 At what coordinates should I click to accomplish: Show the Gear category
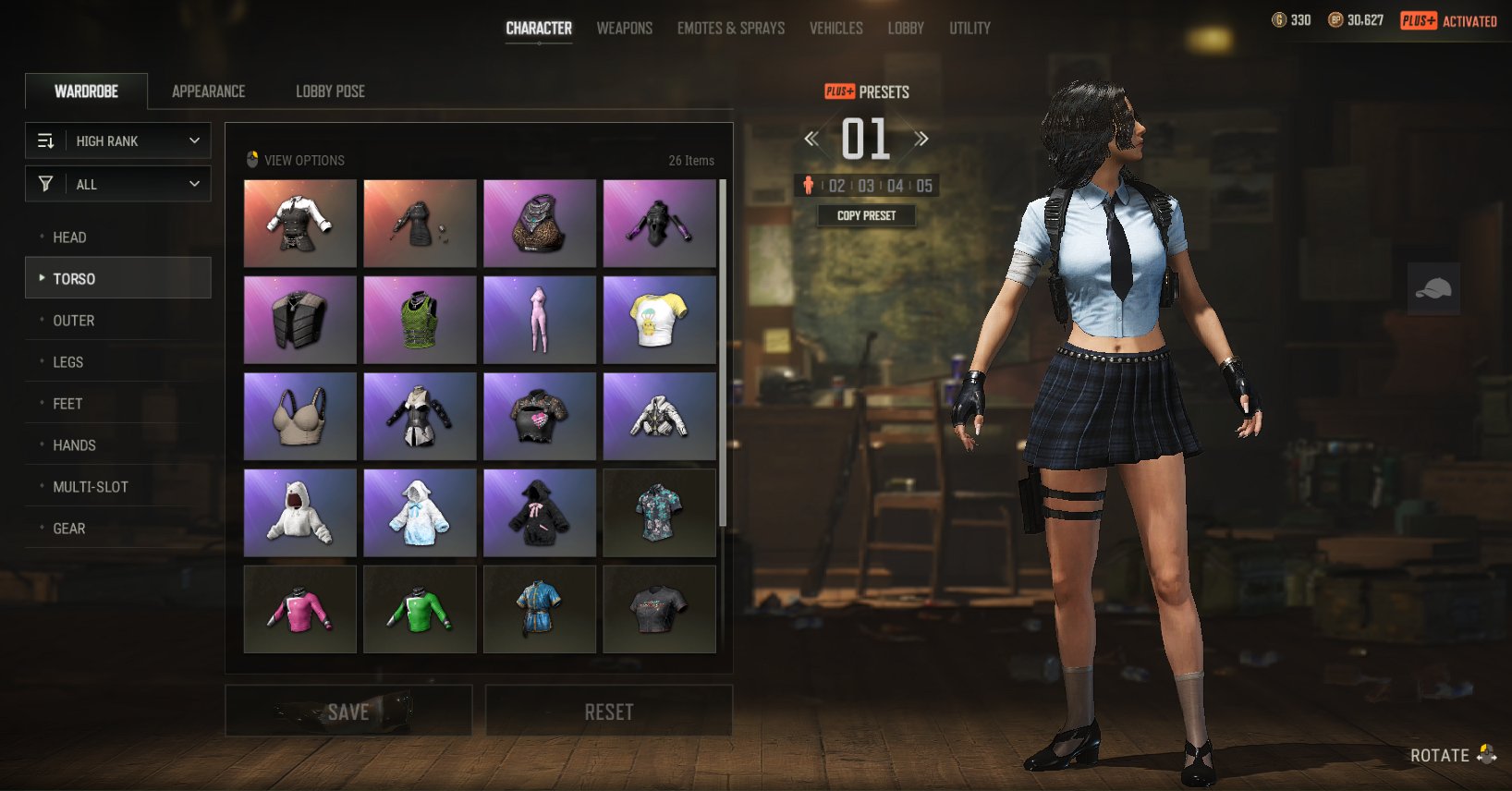[x=68, y=529]
